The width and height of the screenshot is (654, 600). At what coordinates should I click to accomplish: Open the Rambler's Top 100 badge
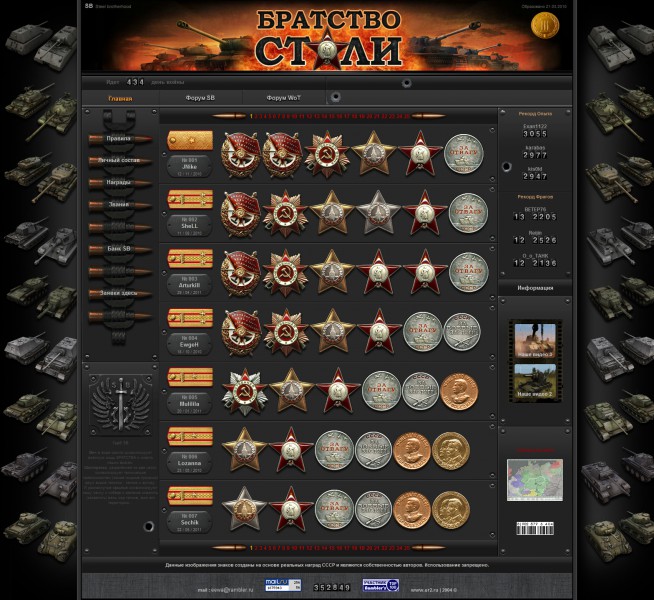coord(380,585)
